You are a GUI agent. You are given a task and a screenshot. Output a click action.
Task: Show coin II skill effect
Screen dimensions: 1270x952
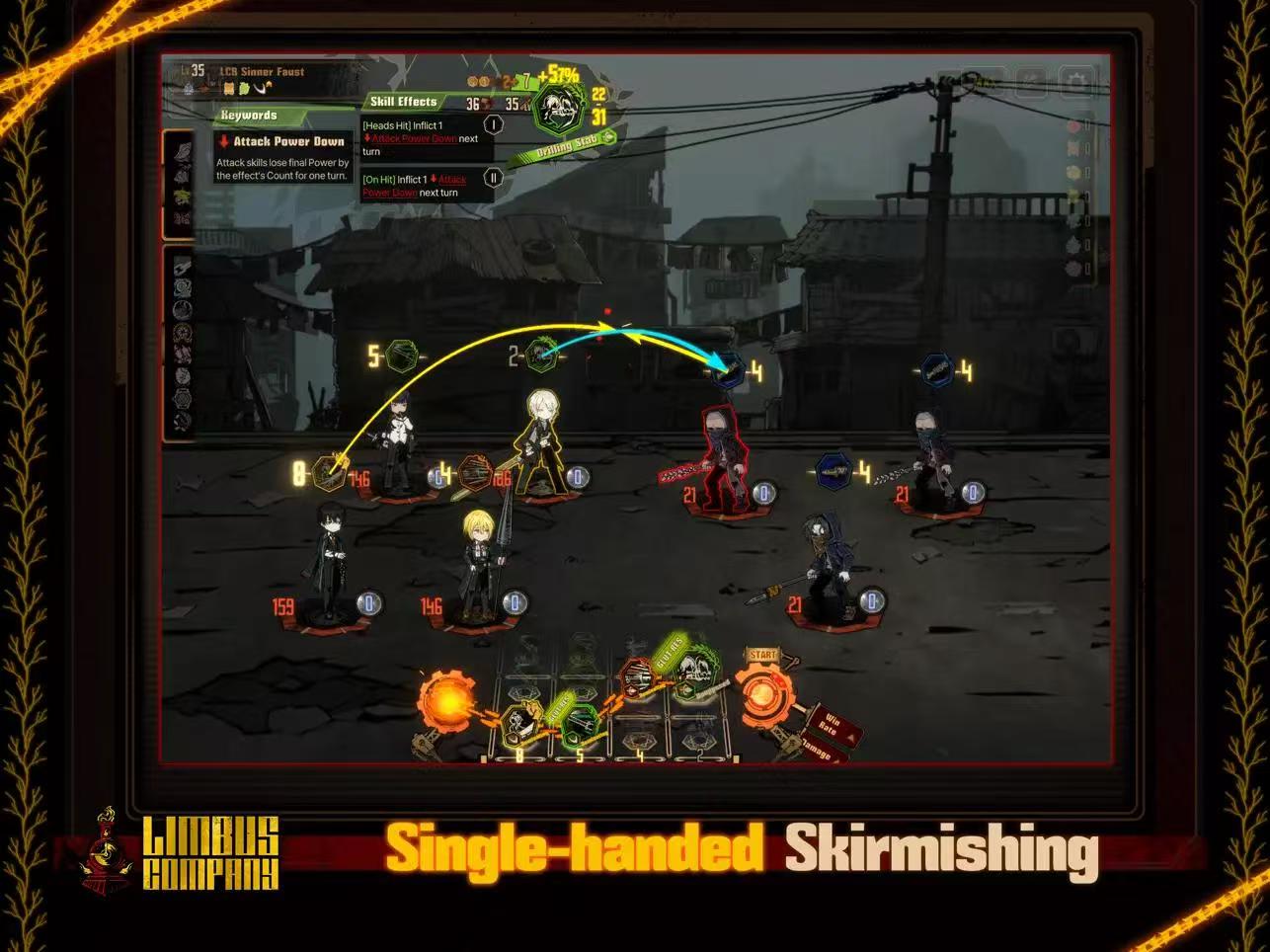point(493,178)
